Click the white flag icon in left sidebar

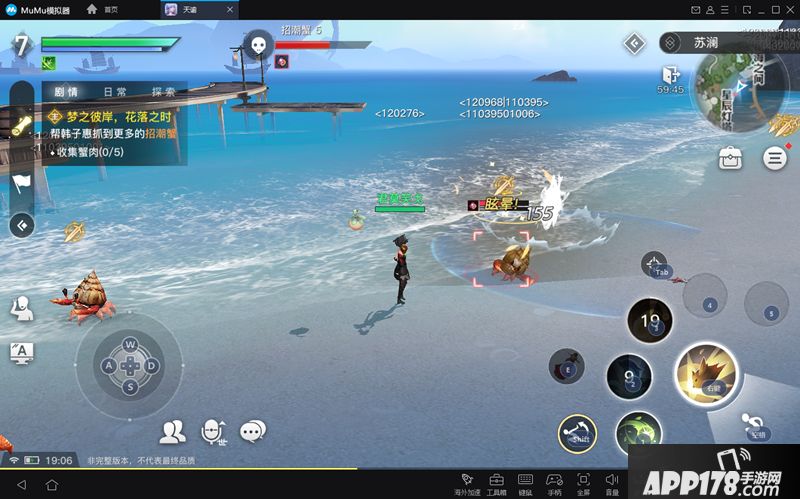click(22, 183)
